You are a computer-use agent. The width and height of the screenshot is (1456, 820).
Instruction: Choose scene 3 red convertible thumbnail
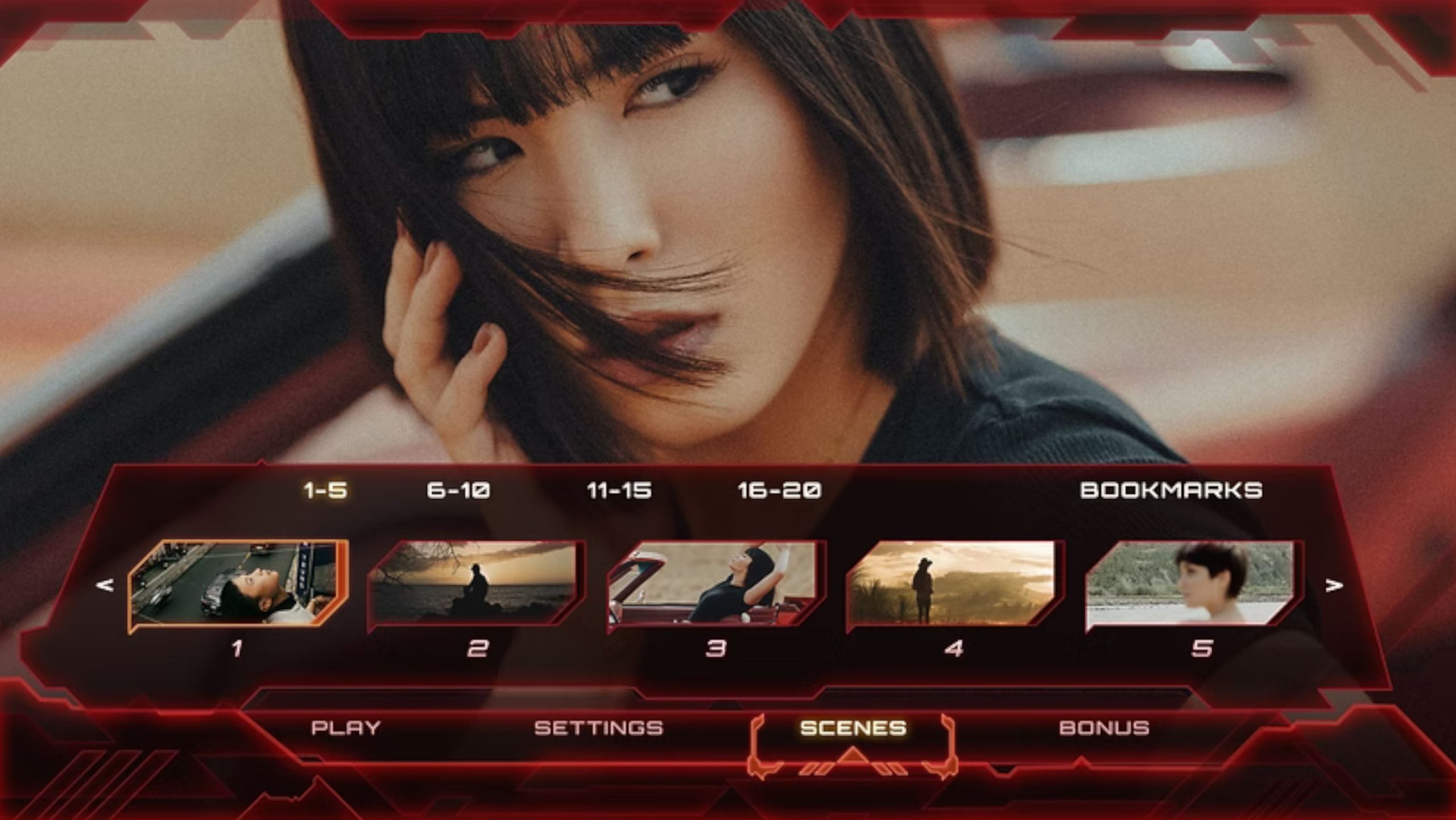[715, 585]
